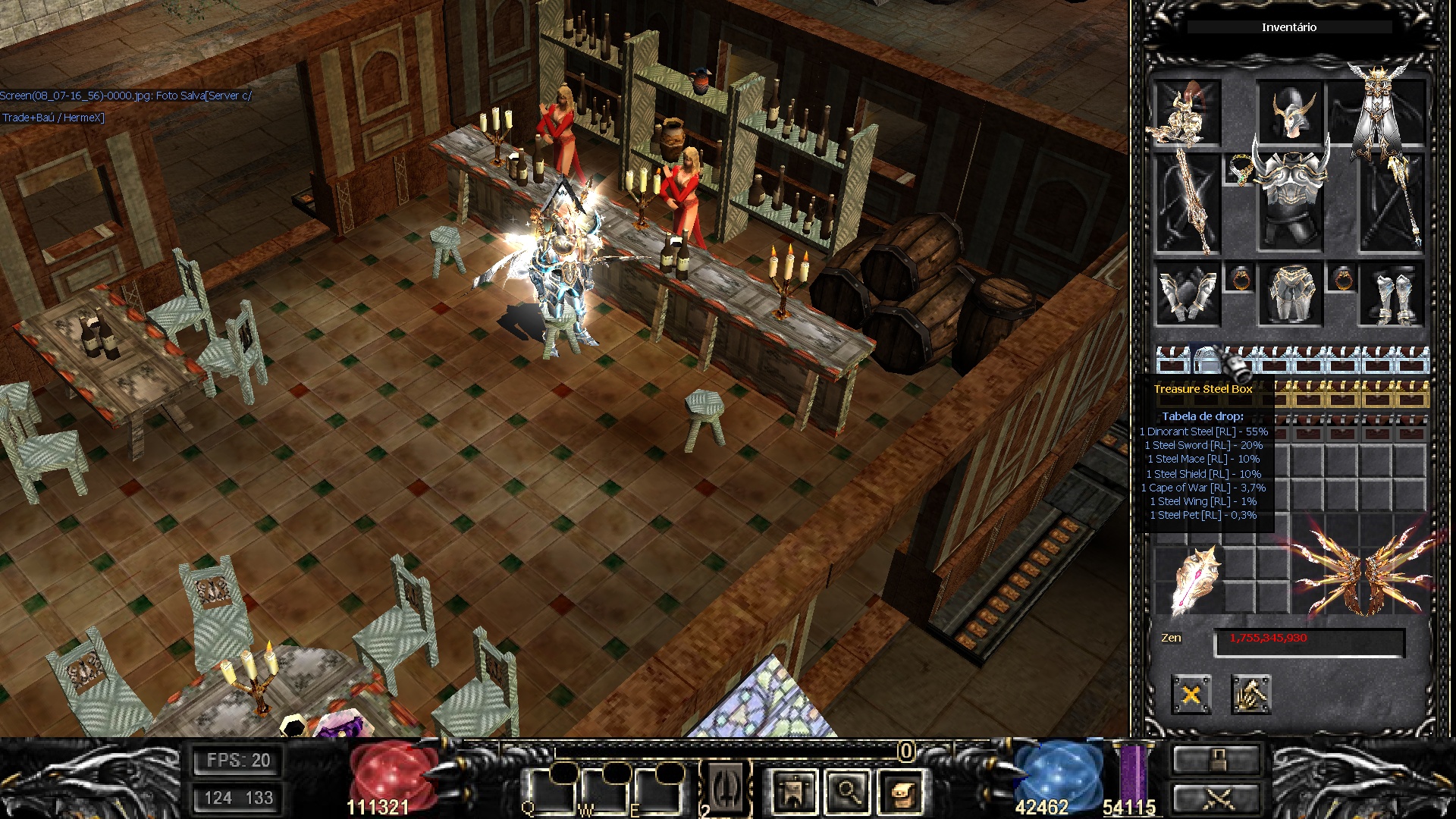Close the Inventário panel with the X button
Screen dimensions: 1456x819
[x=1191, y=694]
